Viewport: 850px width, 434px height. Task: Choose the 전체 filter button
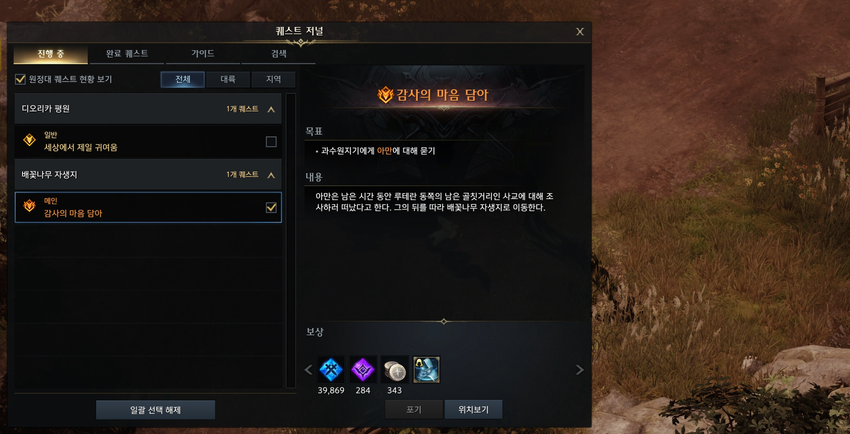[x=182, y=79]
